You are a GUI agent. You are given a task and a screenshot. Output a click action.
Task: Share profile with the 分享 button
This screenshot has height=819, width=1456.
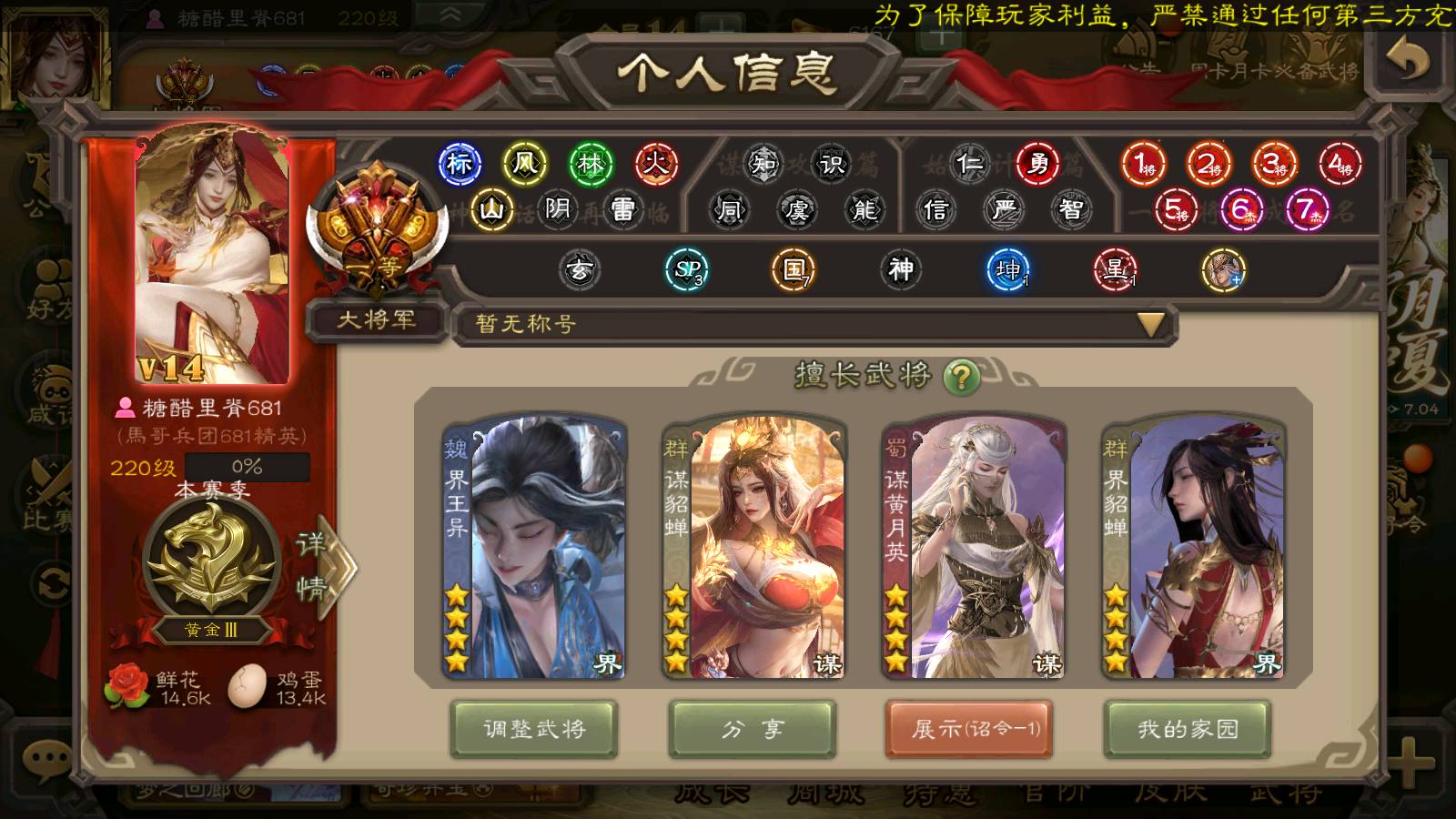tap(752, 729)
